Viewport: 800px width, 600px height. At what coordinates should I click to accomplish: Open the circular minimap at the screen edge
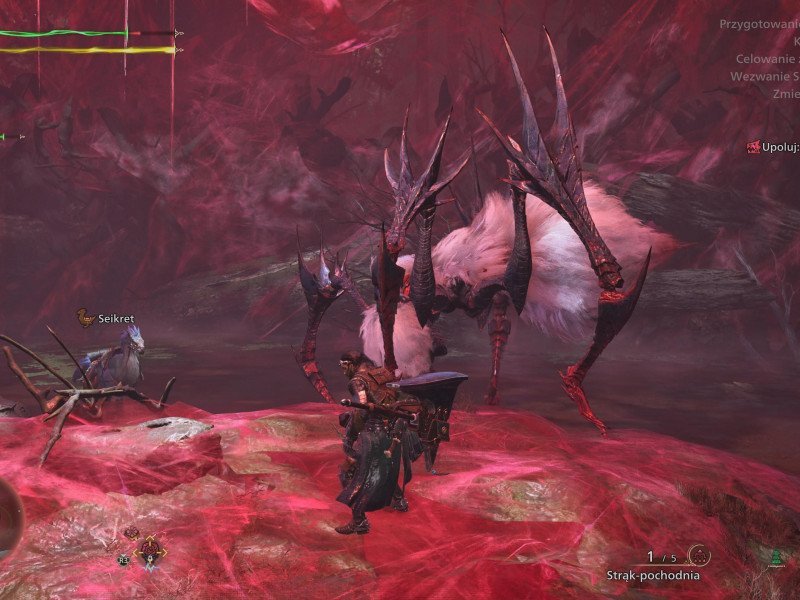point(8,517)
